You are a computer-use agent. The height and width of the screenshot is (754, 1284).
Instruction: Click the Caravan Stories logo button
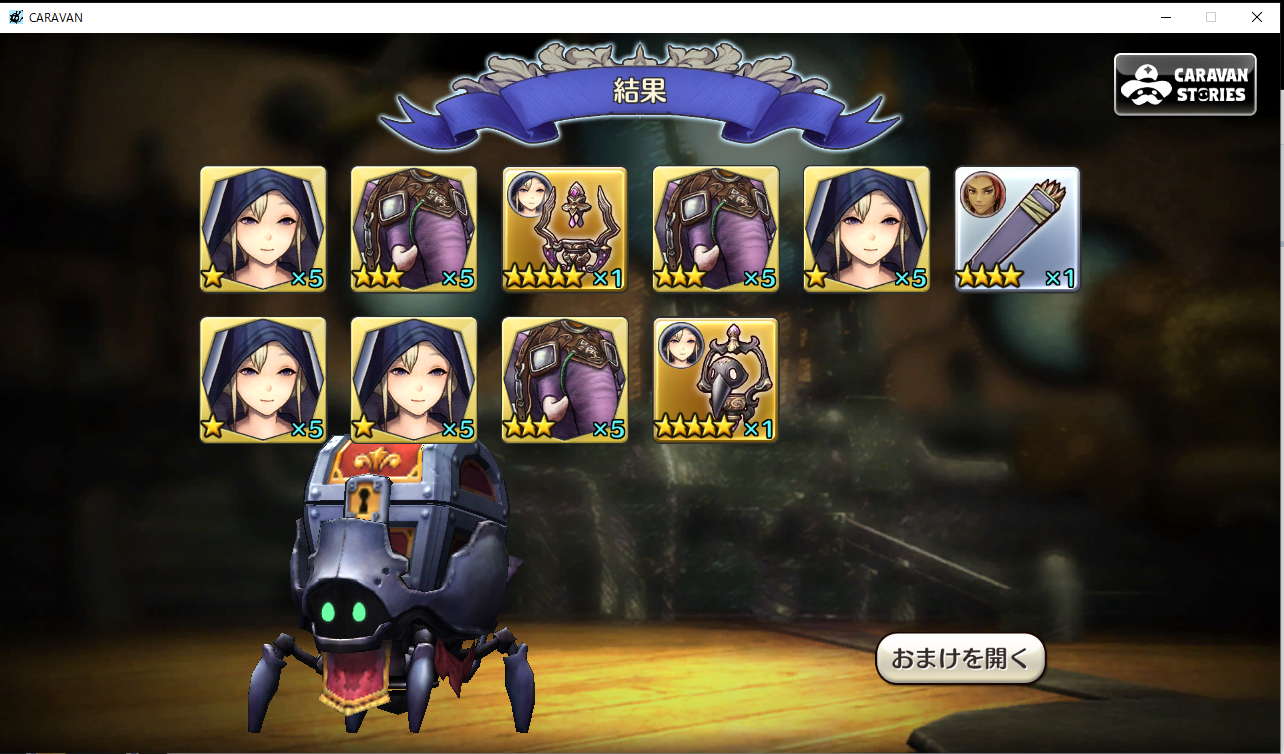point(1185,85)
